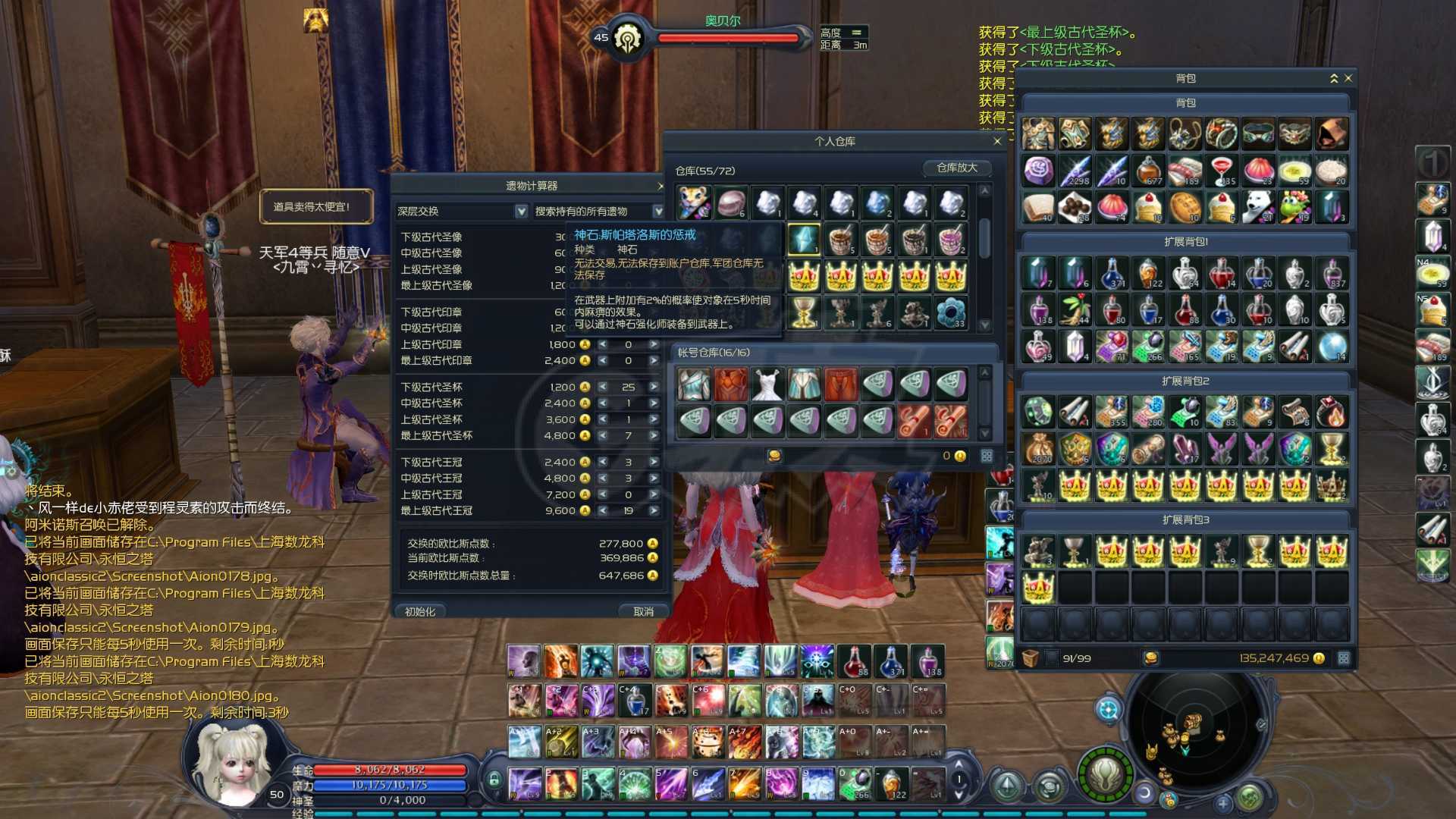Select the purple rose item in backpack

pyautogui.click(x=1038, y=171)
